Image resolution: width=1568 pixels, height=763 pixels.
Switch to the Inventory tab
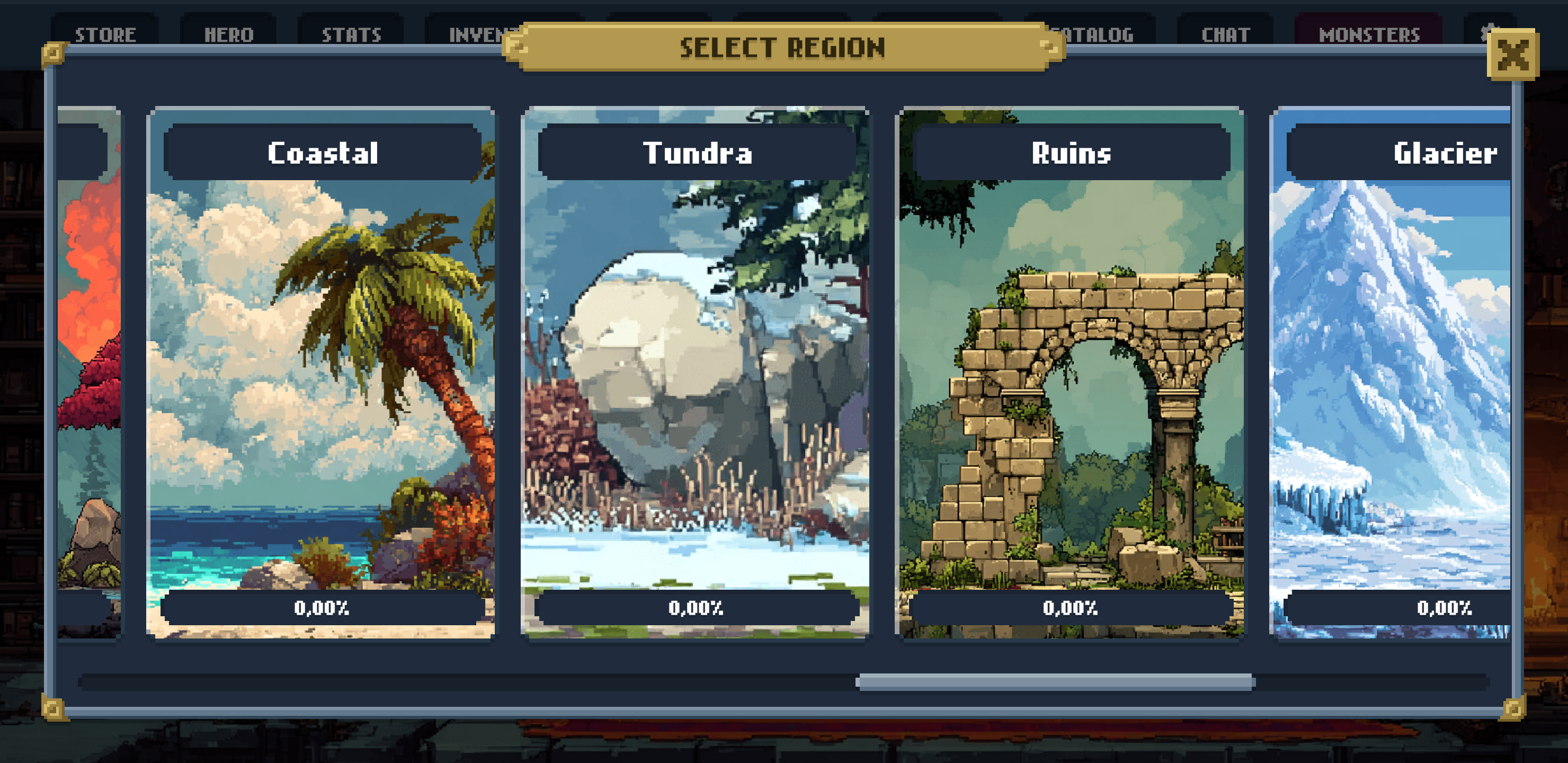[x=475, y=33]
